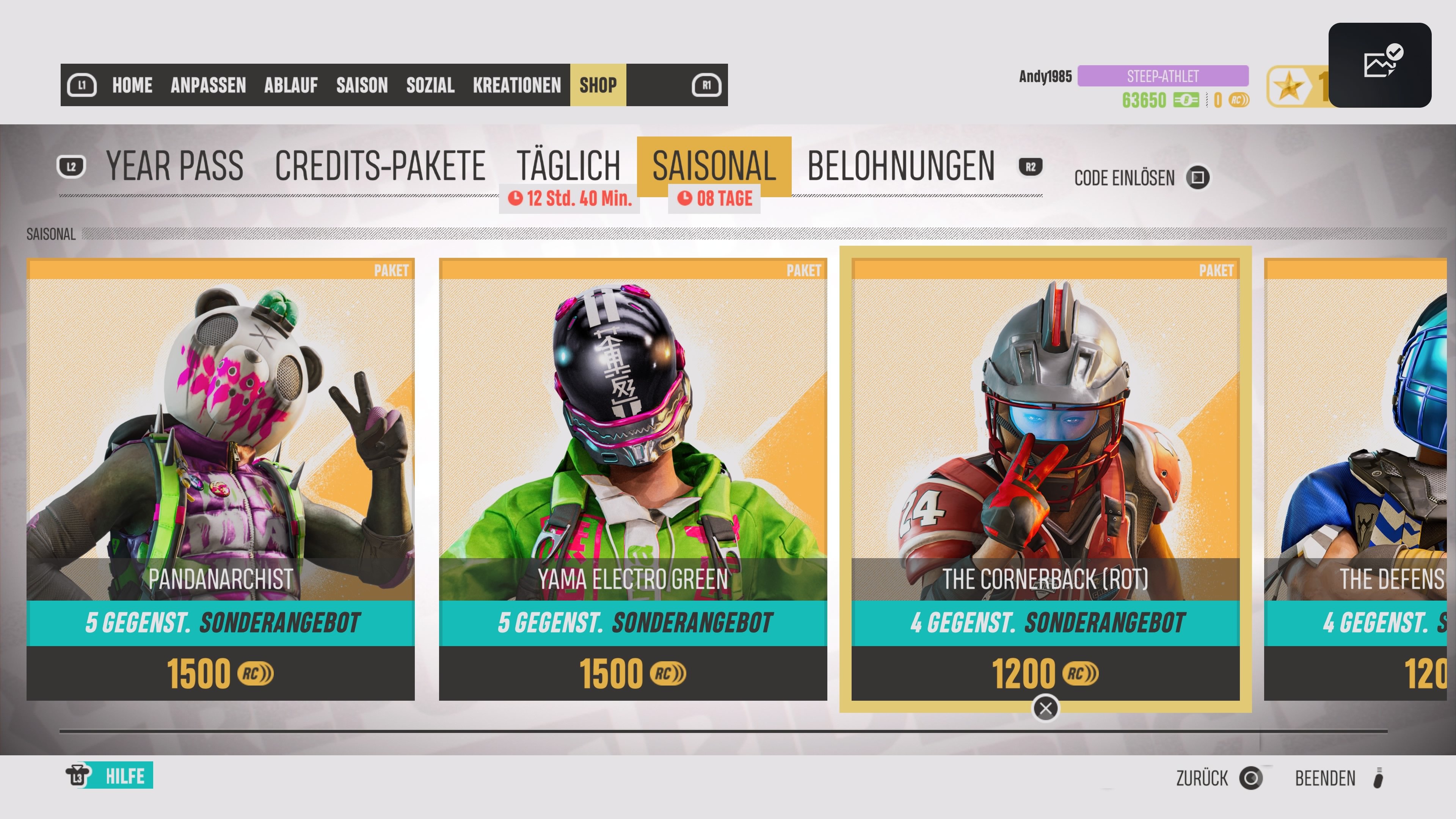Click the green Bucks currency icon
Screen dimensions: 1456x819
1186,100
